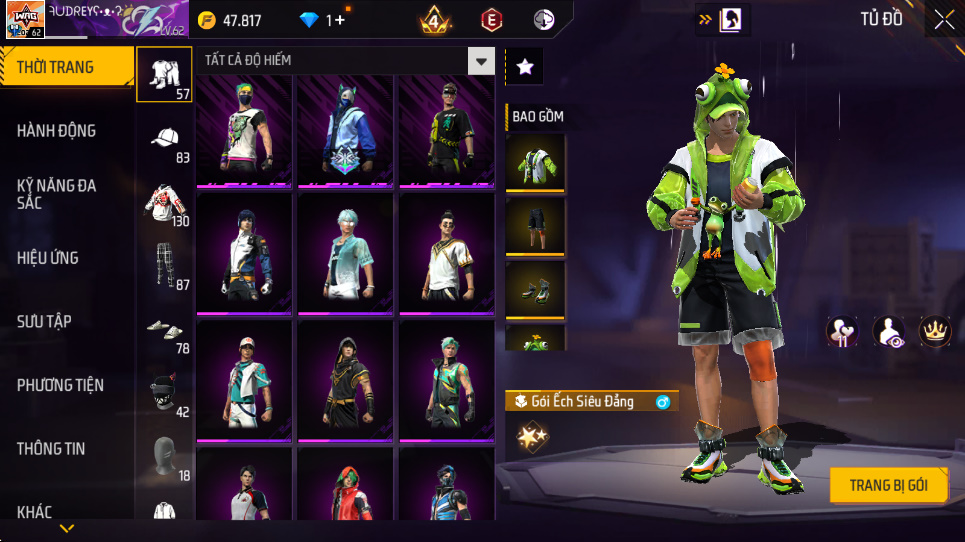Open the Hành Động menu entry
The width and height of the screenshot is (965, 542).
coord(56,131)
